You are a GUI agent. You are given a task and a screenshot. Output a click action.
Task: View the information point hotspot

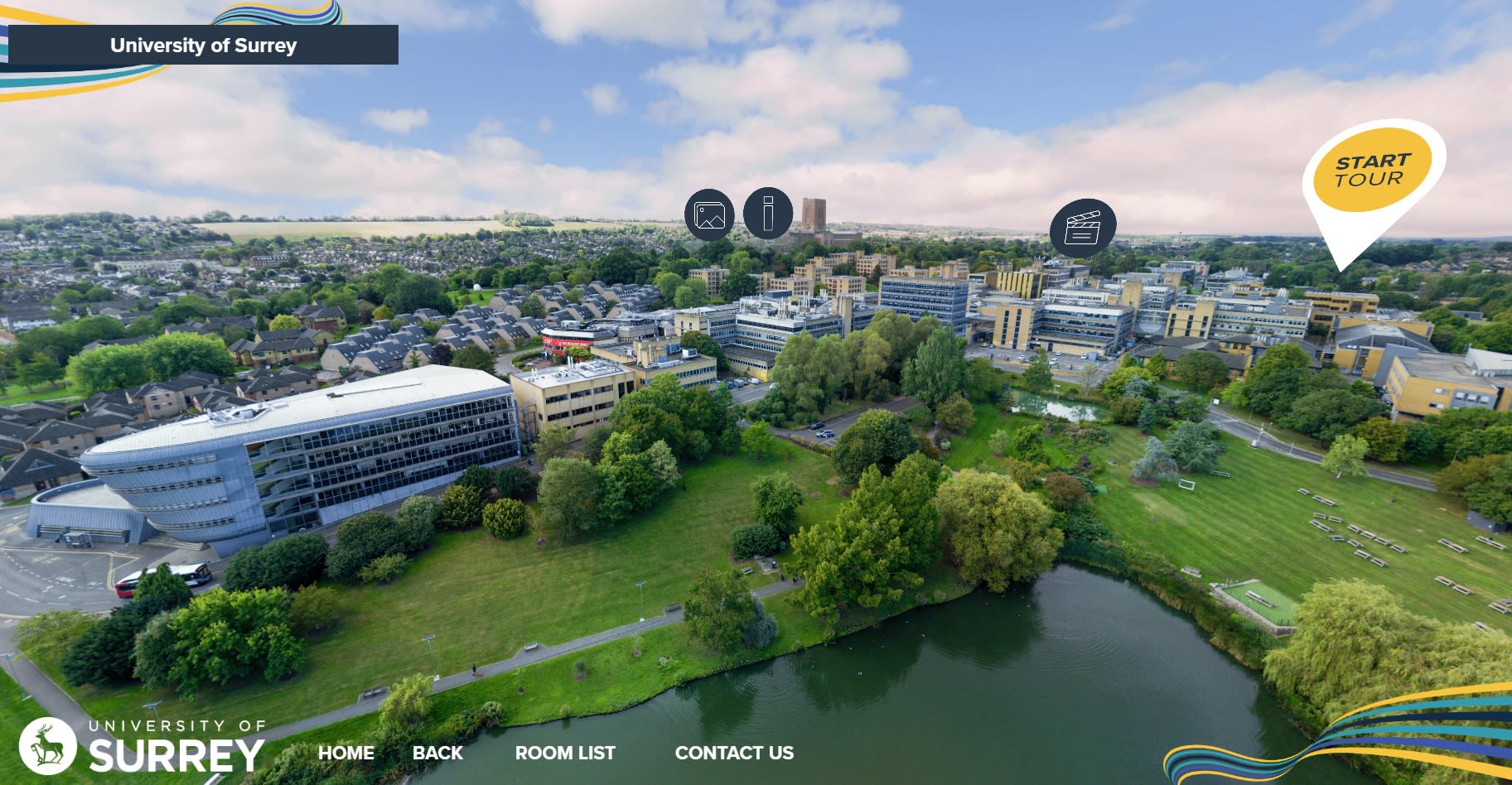pyautogui.click(x=769, y=214)
